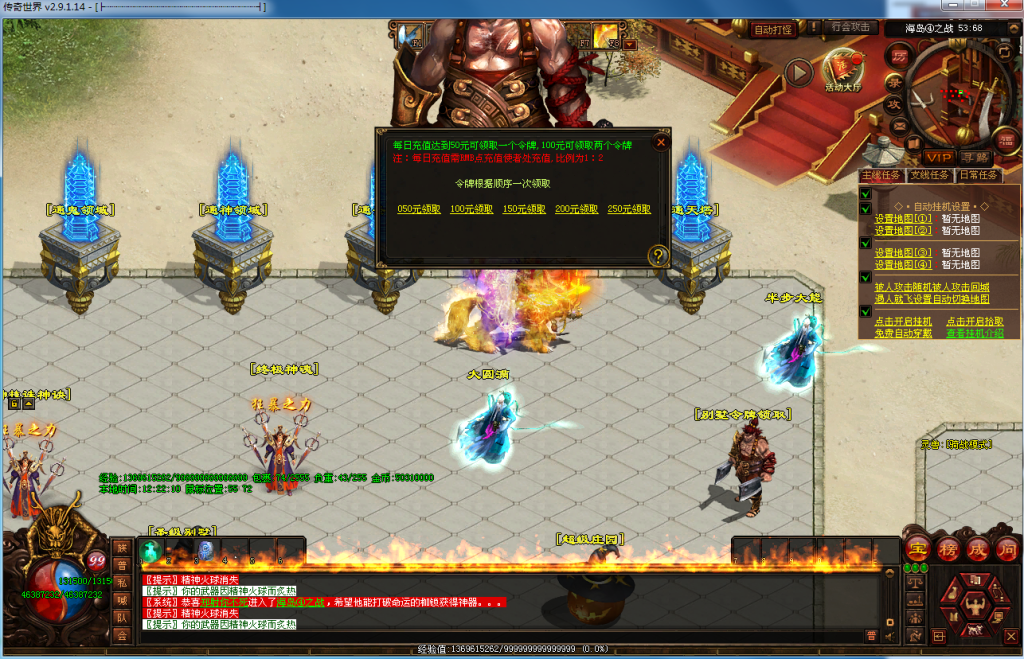Select the 行会攻击 guild attack button
This screenshot has width=1024, height=659.
851,27
